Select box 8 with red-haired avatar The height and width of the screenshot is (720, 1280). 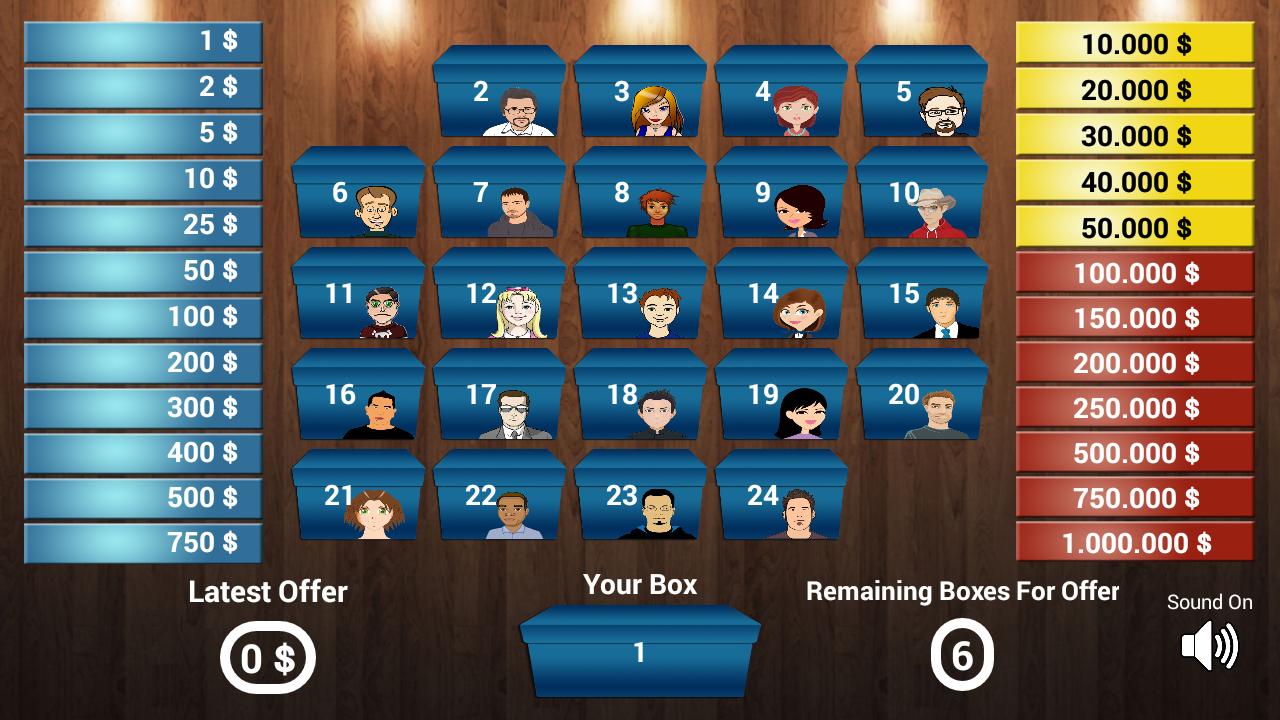pyautogui.click(x=639, y=200)
